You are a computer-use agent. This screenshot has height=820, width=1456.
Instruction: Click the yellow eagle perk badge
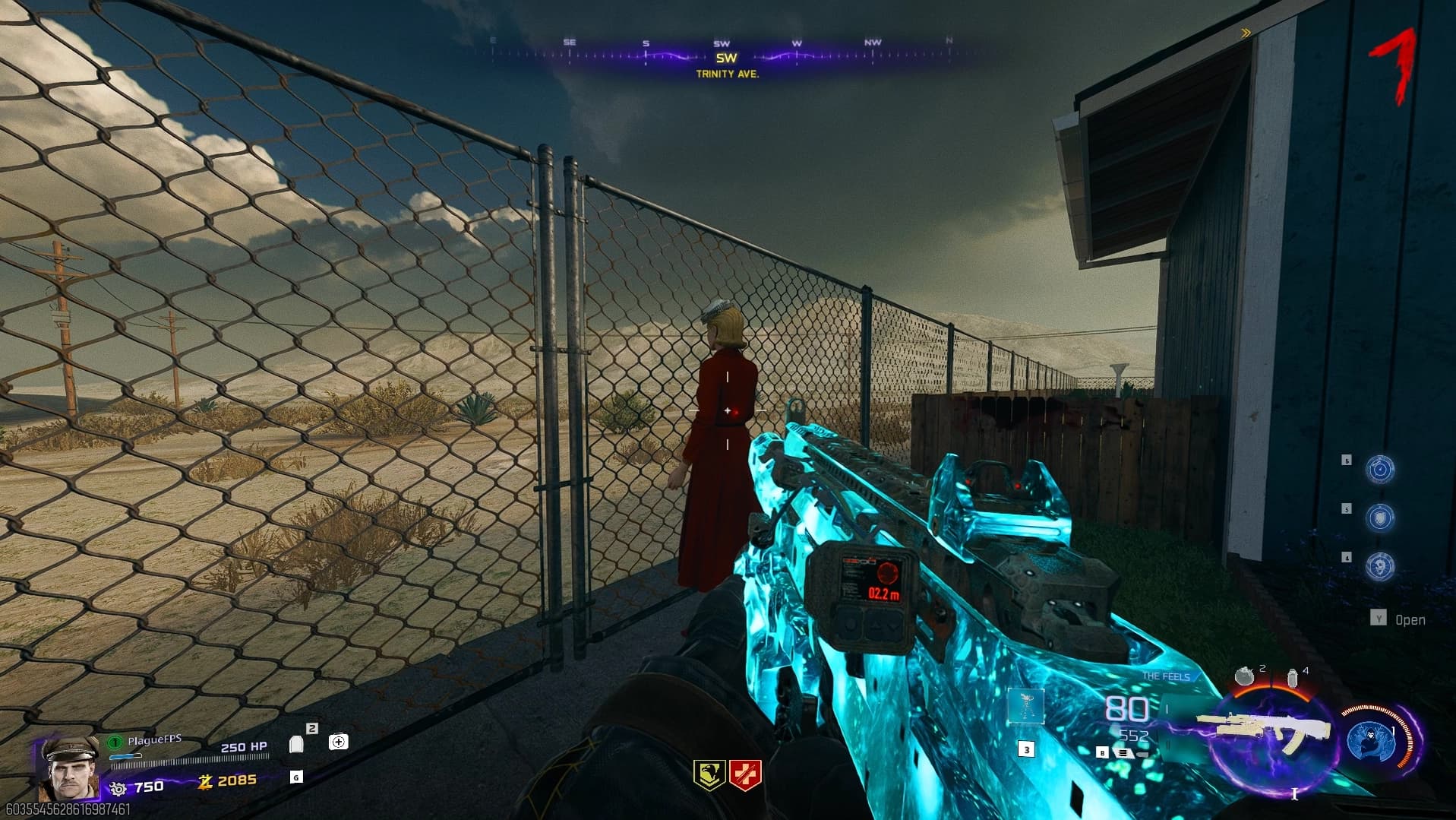point(709,774)
